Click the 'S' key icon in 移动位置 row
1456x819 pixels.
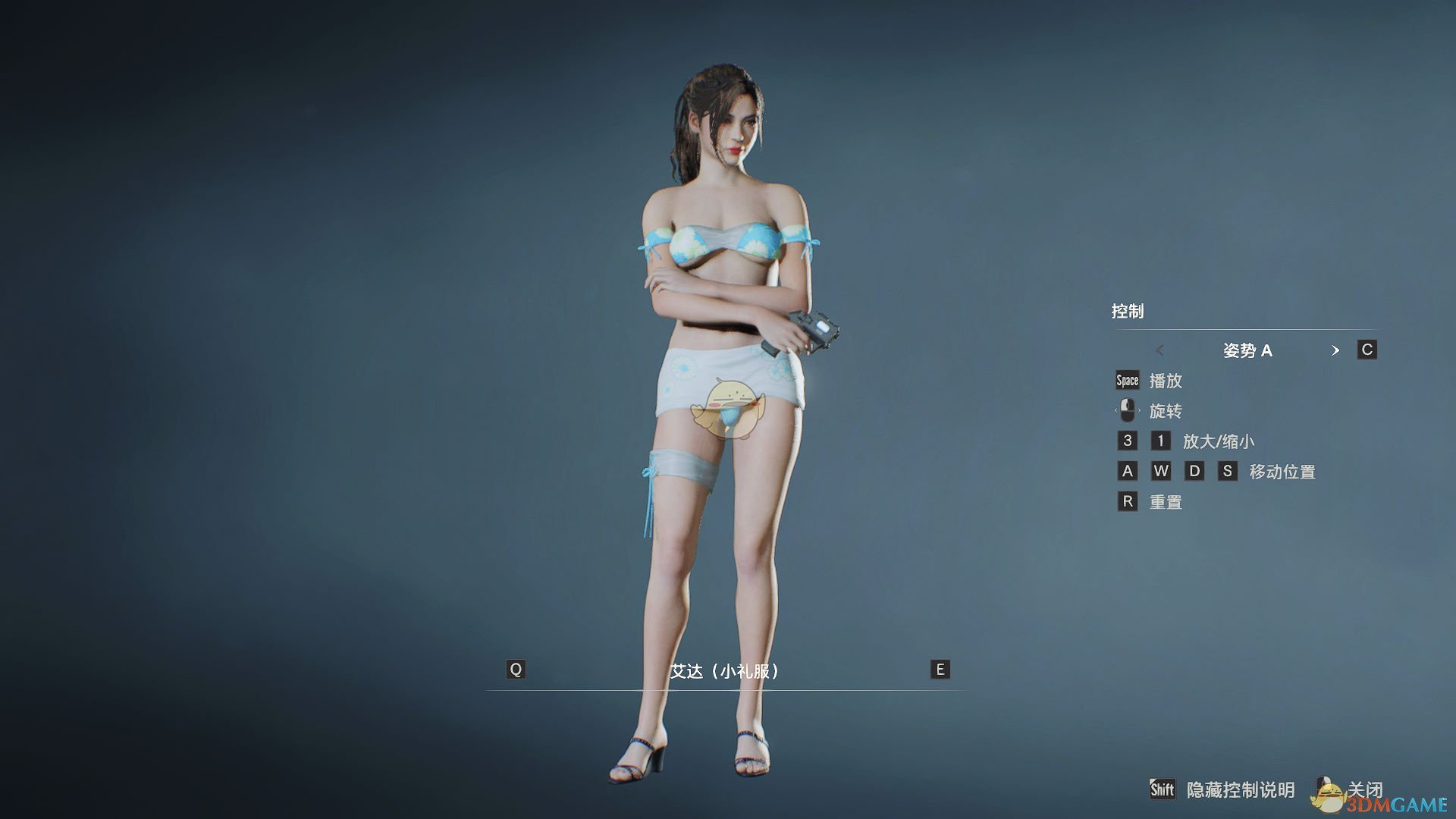tap(1228, 471)
